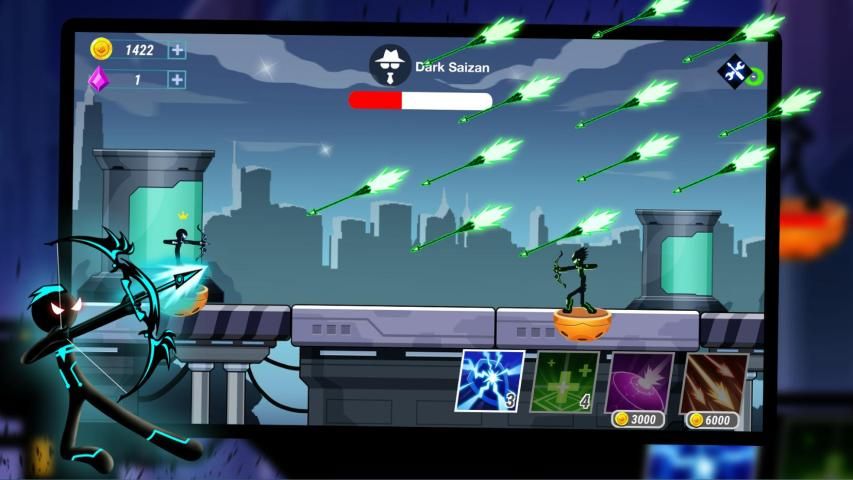
Task: Activate the blue lightning strike skill
Action: click(490, 381)
